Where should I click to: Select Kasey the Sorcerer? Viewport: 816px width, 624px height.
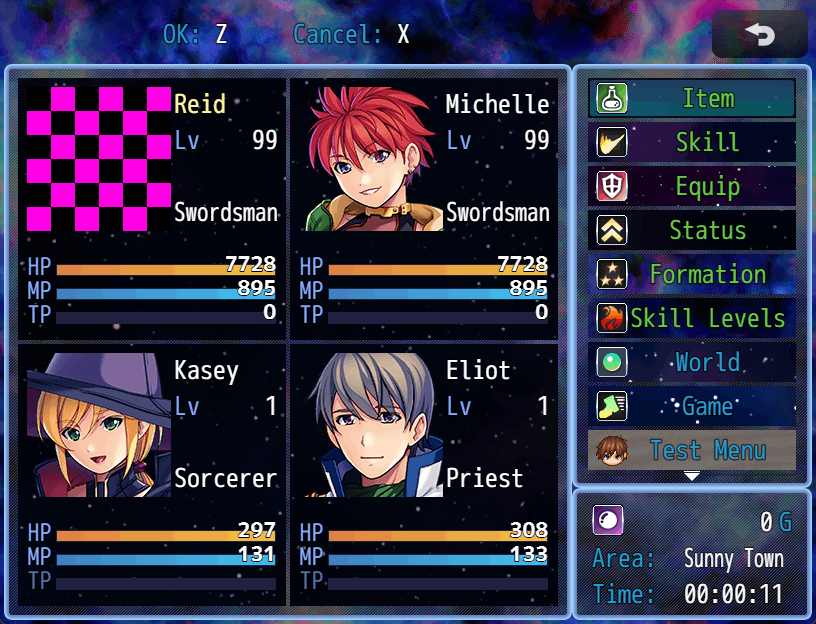pos(152,474)
